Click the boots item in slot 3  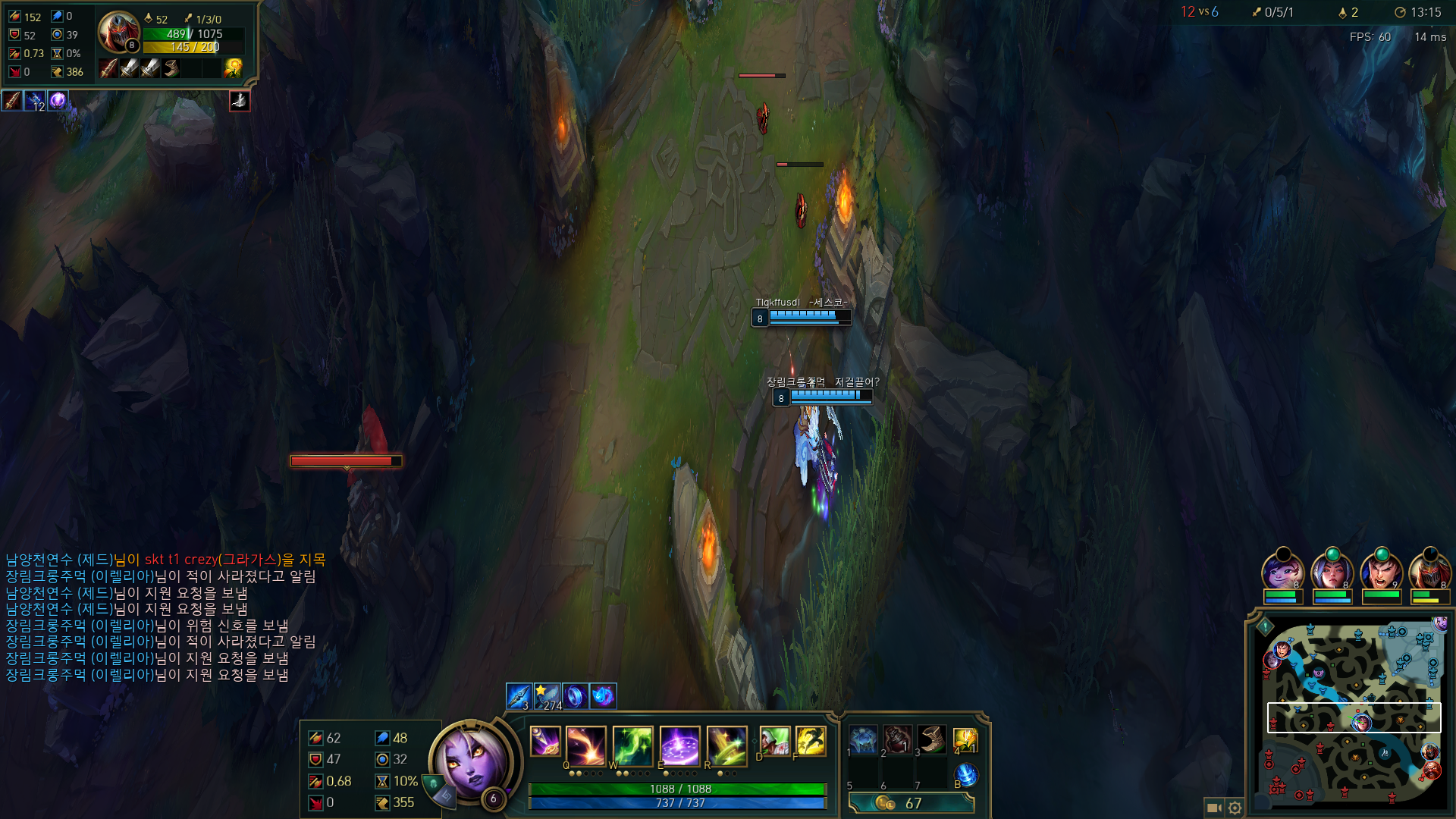pos(931,739)
